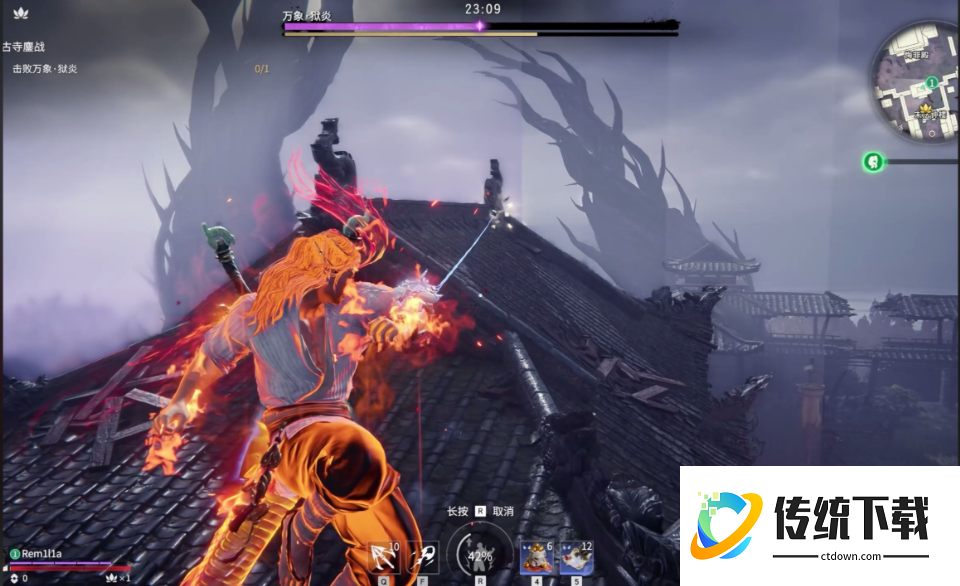Click the circular ultimate gauge showing 42%
Viewport: 960px width, 586px height.
coord(481,556)
